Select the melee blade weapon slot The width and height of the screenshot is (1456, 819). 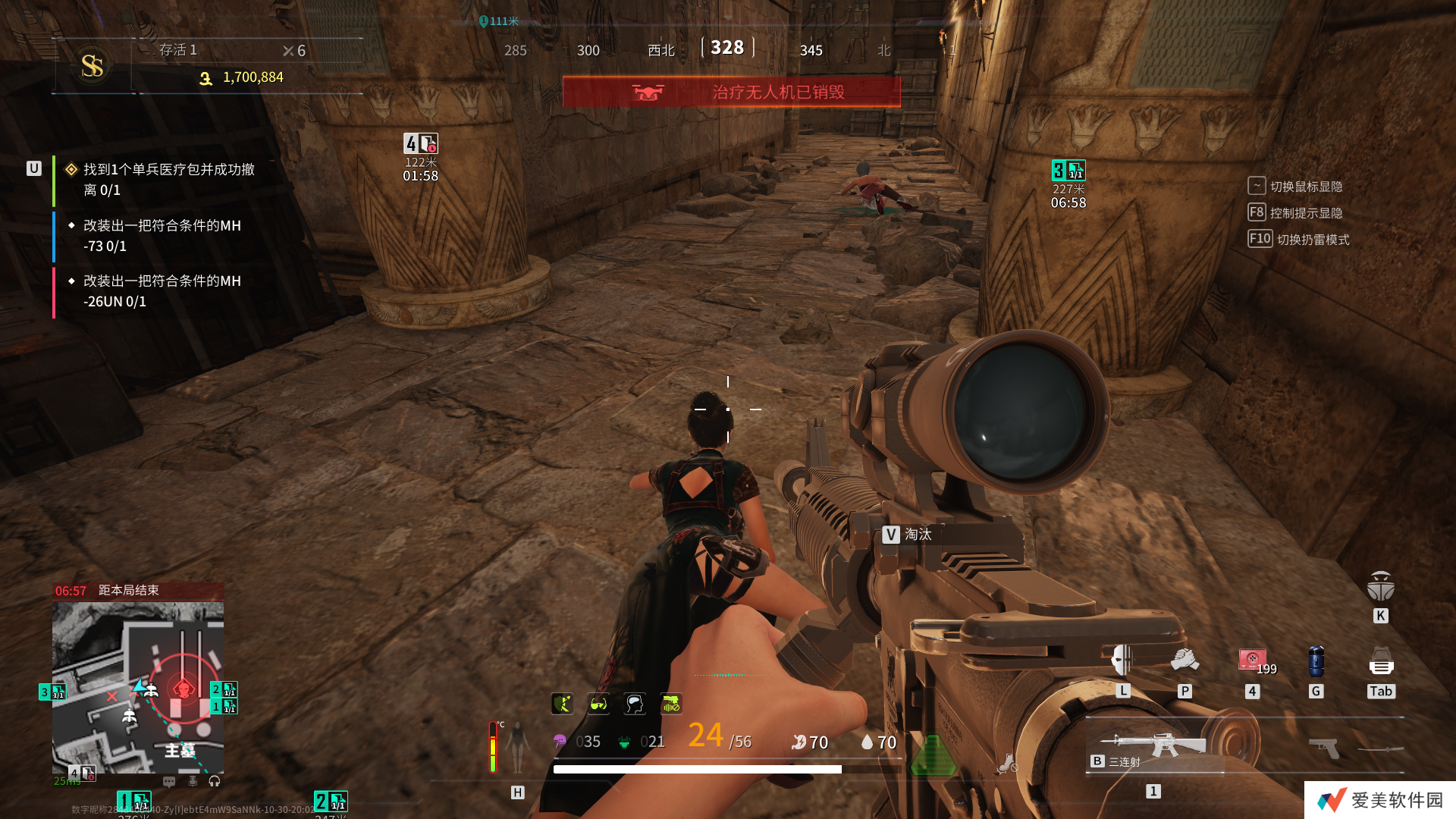pos(1381,749)
